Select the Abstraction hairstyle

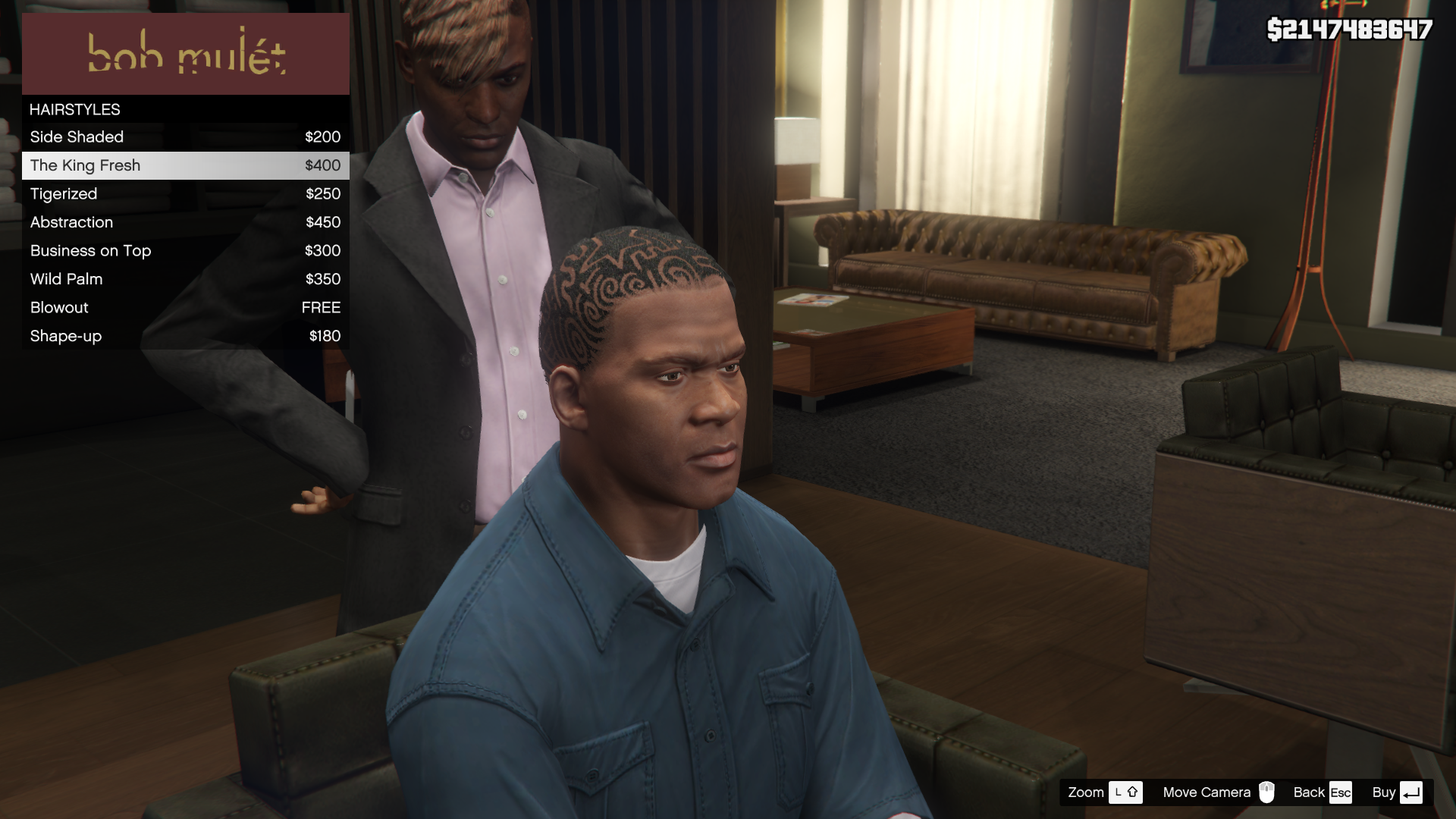tap(185, 222)
